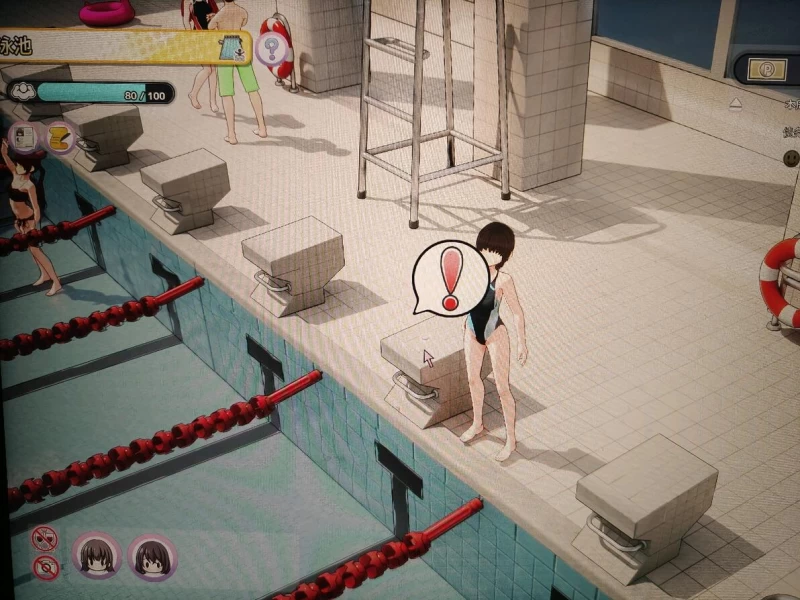
Task: Collapse the panel with the eject triangle
Action: 736,103
